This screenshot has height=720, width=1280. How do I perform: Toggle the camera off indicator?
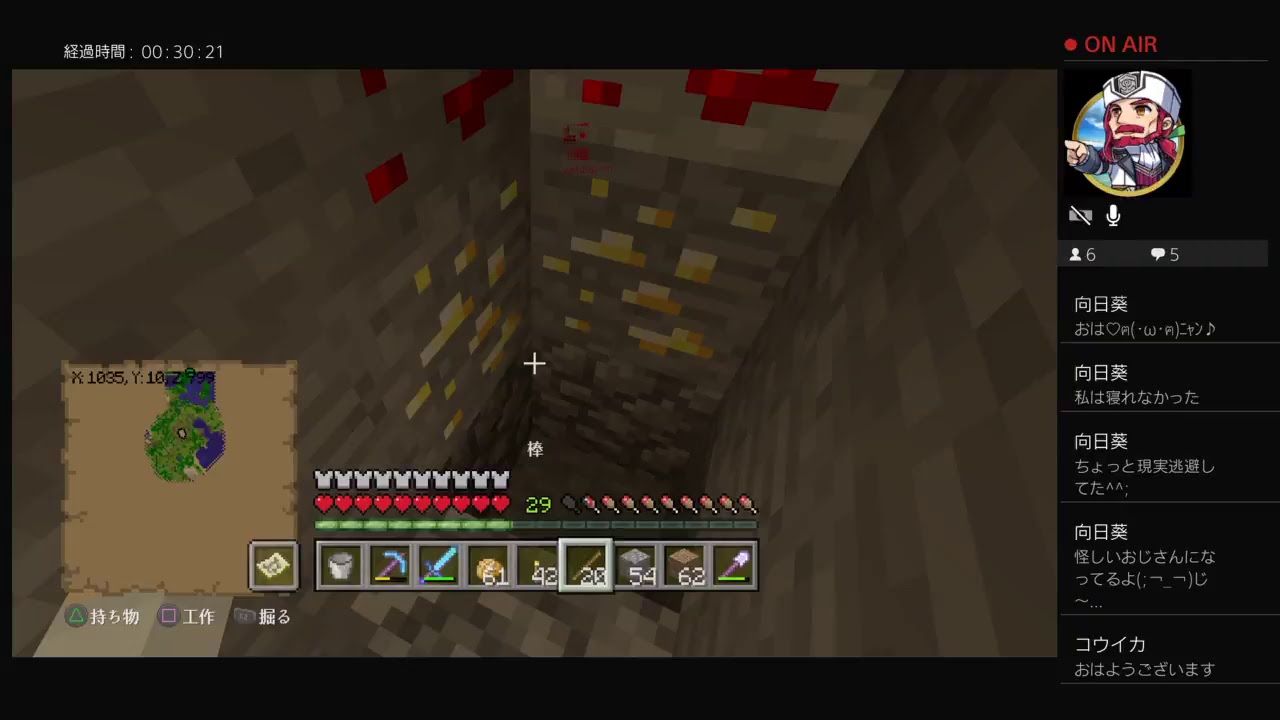tap(1081, 215)
